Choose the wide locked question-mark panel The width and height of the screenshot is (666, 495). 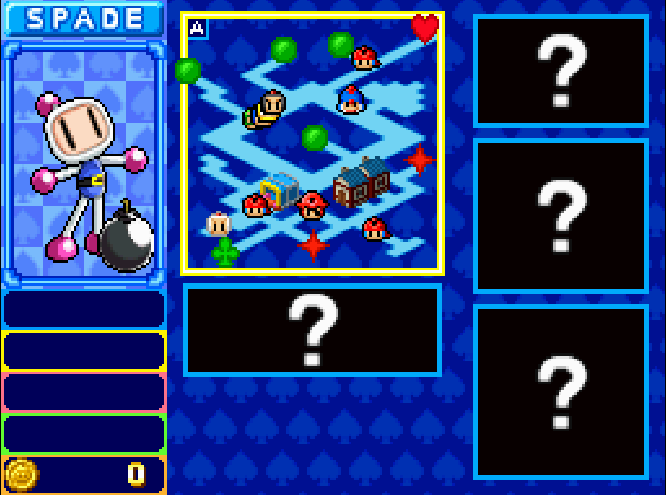coord(312,329)
